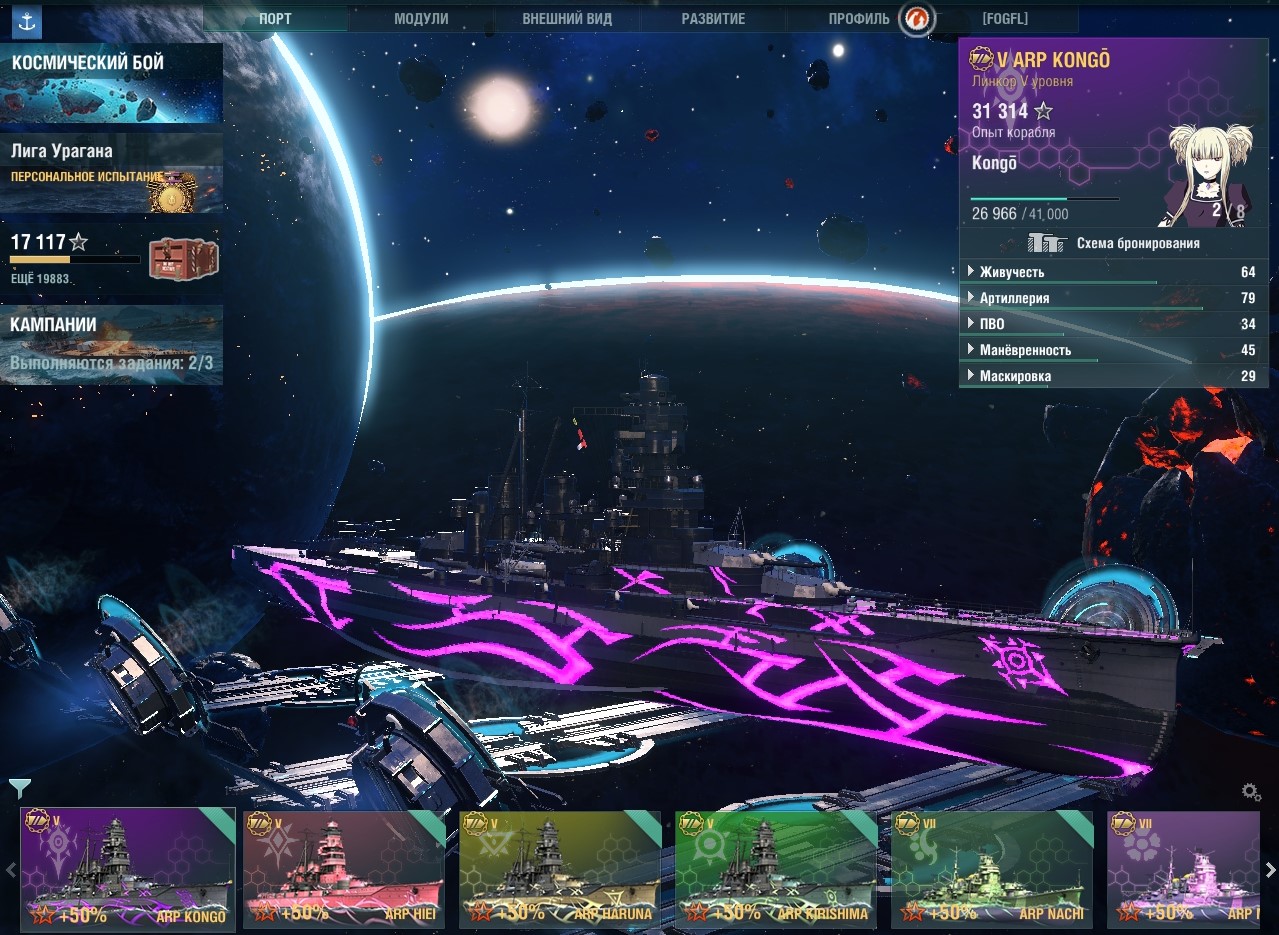1279x935 pixels.
Task: Open the ship carousel filter funnel
Action: (18, 789)
